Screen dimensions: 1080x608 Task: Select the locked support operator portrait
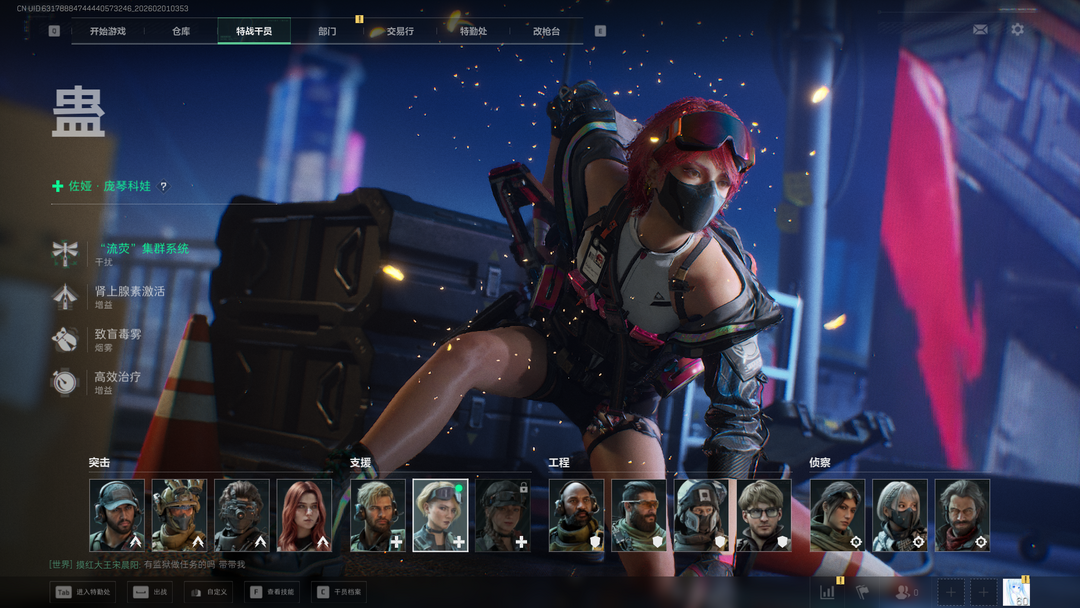point(502,515)
